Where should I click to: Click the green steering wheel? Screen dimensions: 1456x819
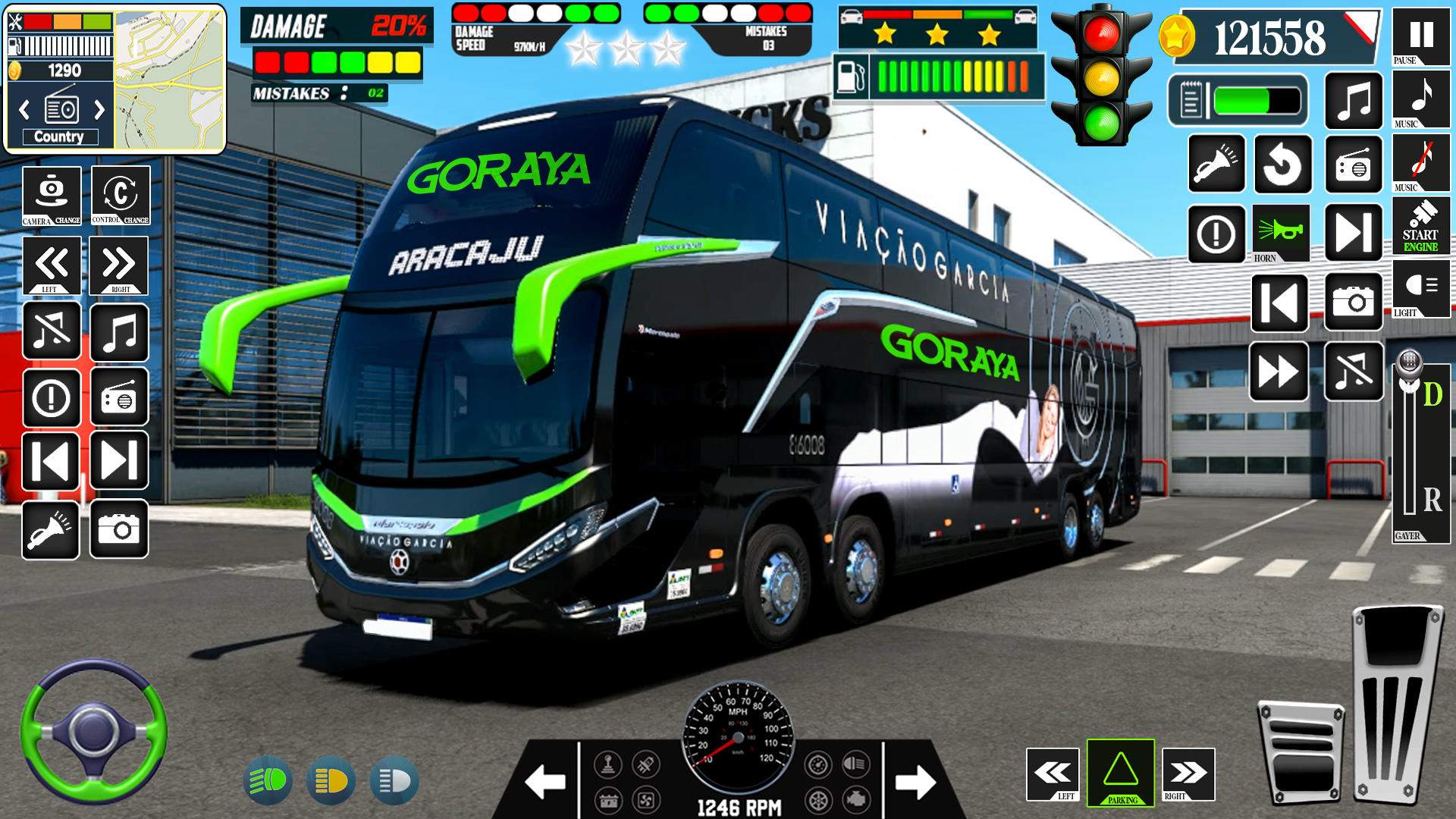coord(93,731)
